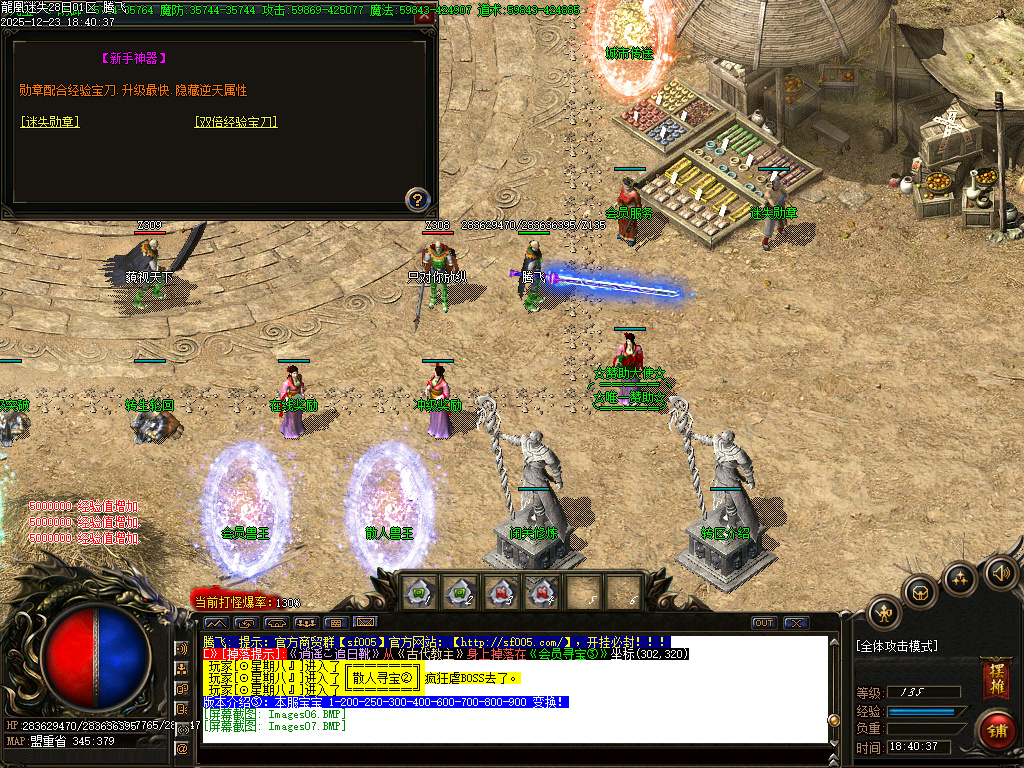Screen dimensions: 1024x768
Task: Open the character status icon
Action: point(884,612)
